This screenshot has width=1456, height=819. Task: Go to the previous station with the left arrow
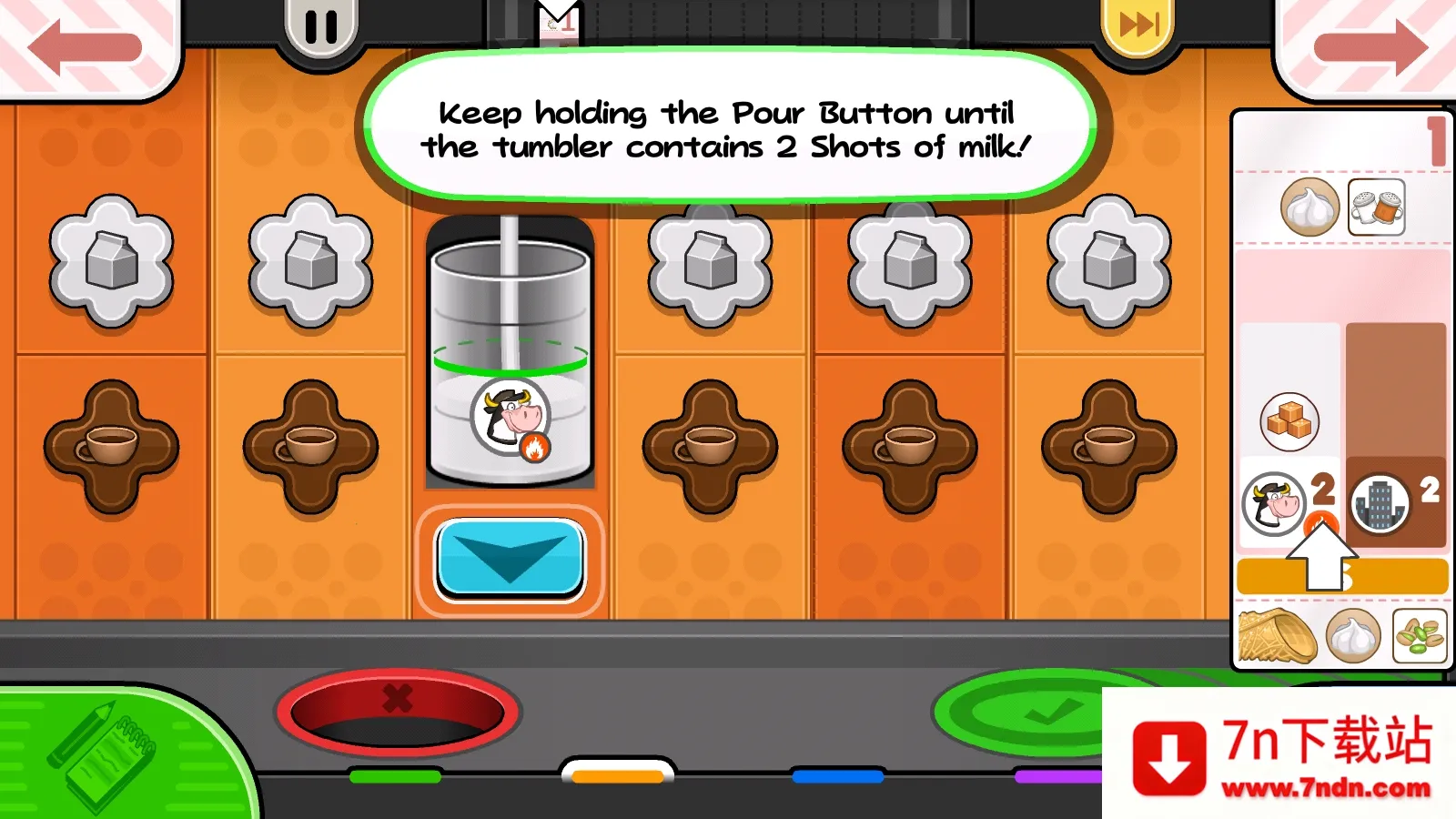(x=85, y=46)
